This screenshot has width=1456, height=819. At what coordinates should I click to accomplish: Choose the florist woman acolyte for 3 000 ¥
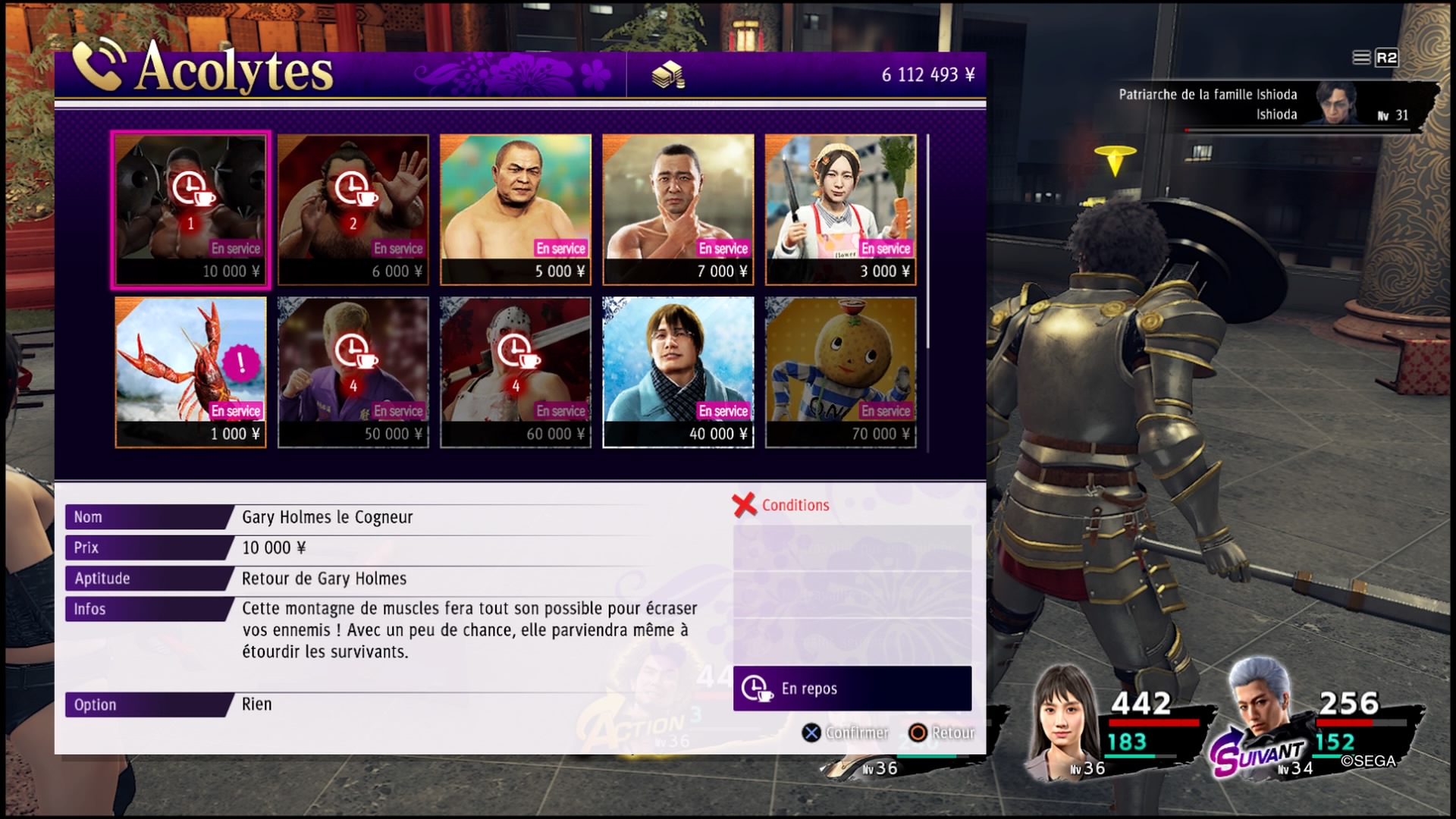[840, 210]
